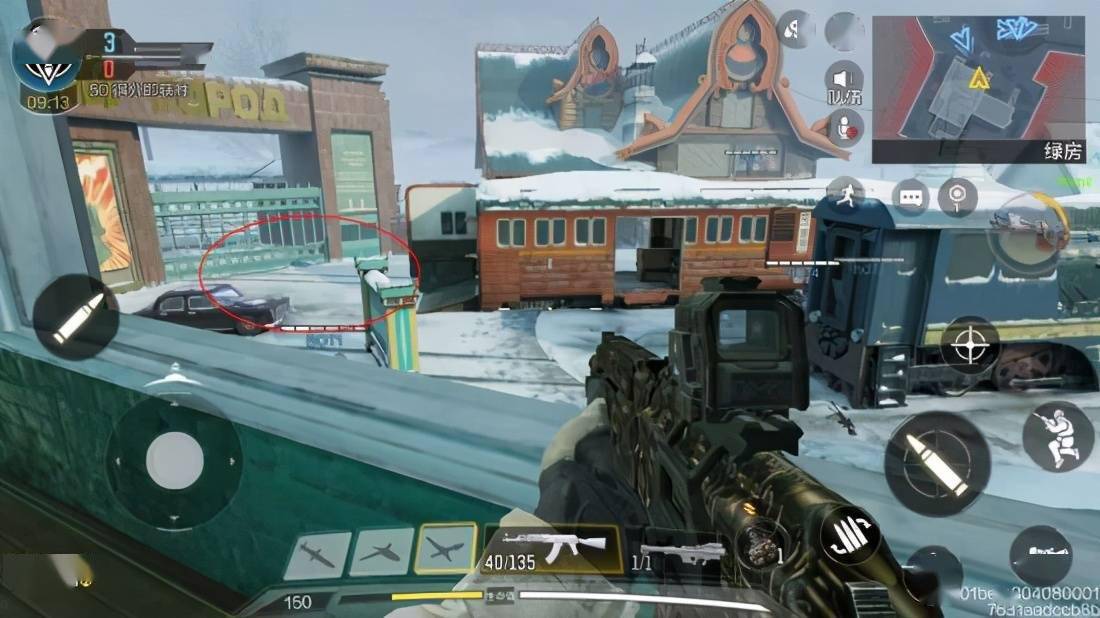This screenshot has height=618, width=1100.
Task: Activate the highlighted drone scorestreak
Action: click(447, 550)
